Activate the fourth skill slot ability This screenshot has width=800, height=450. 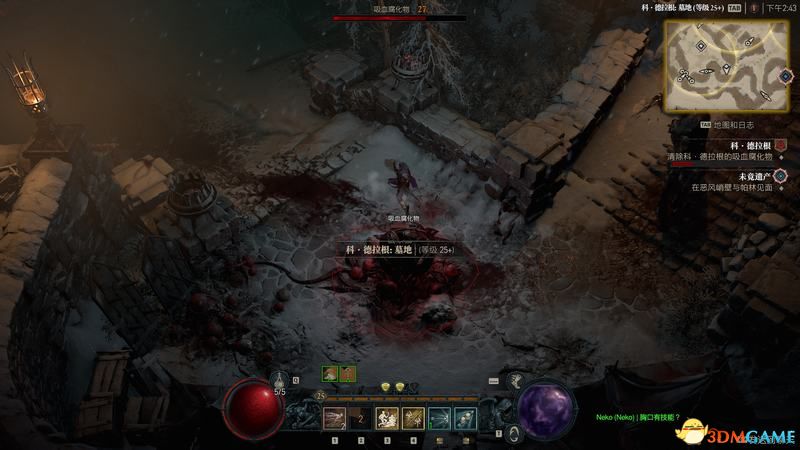tap(413, 418)
